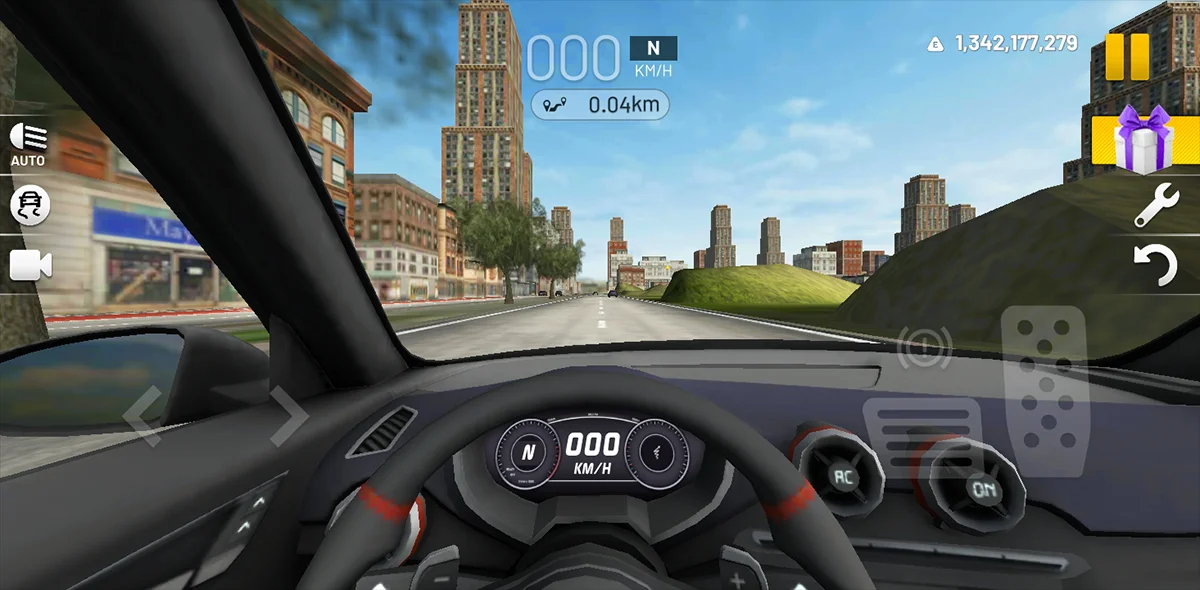Engage the circular handbrake button

924,347
